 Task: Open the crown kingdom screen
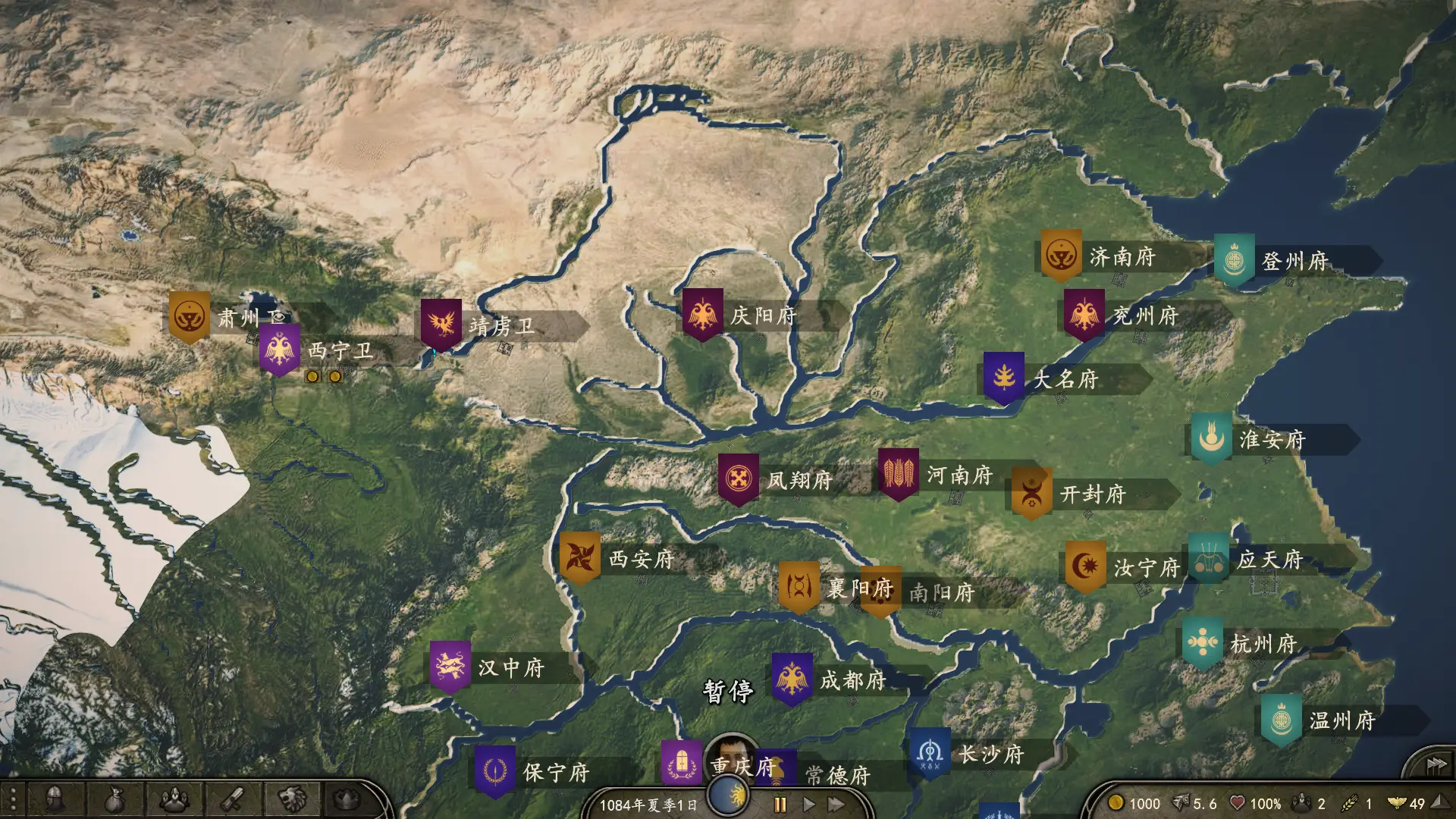(347, 799)
